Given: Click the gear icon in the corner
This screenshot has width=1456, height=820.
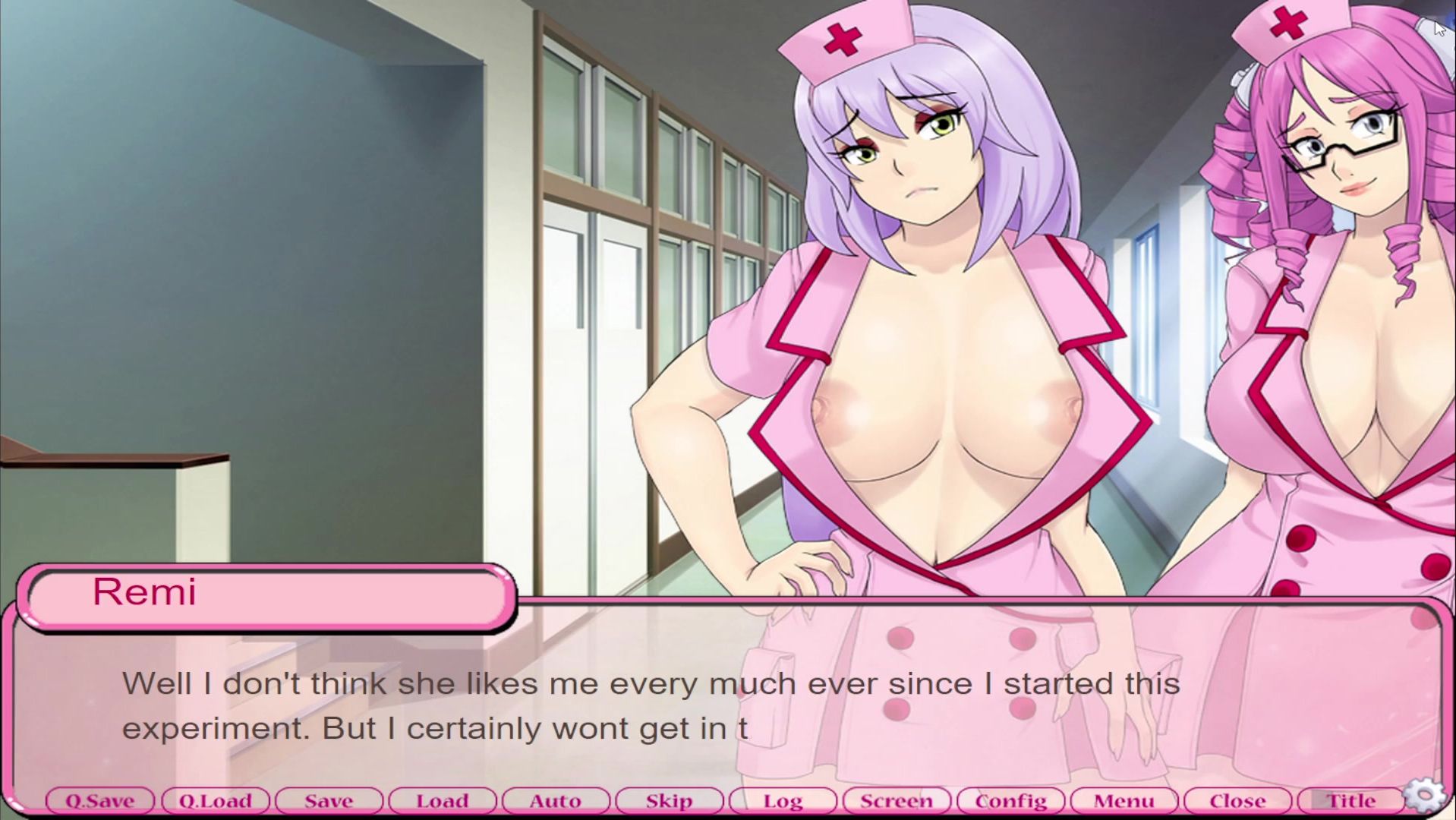Looking at the screenshot, I should coord(1426,795).
